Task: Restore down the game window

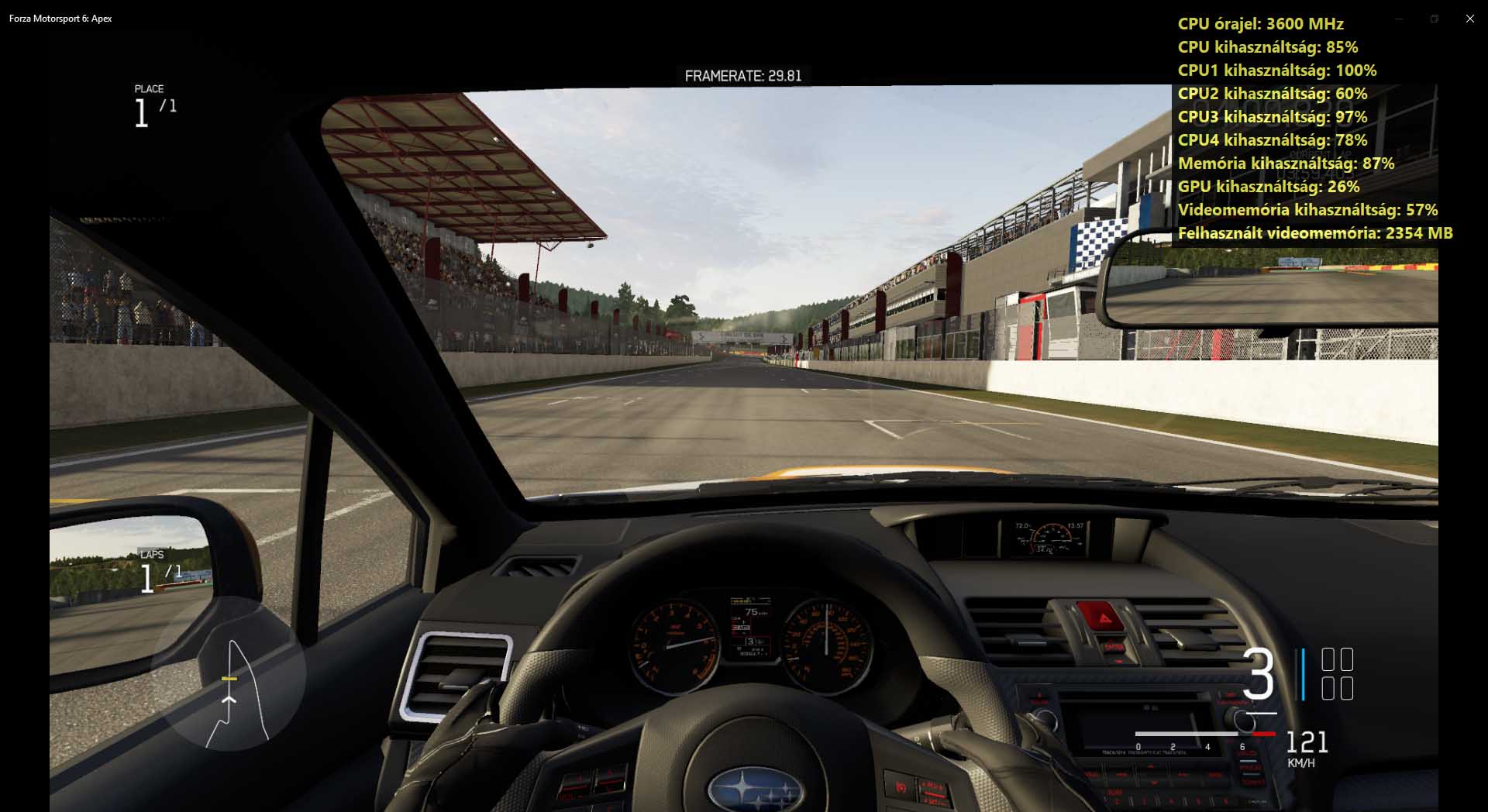Action: pyautogui.click(x=1434, y=19)
